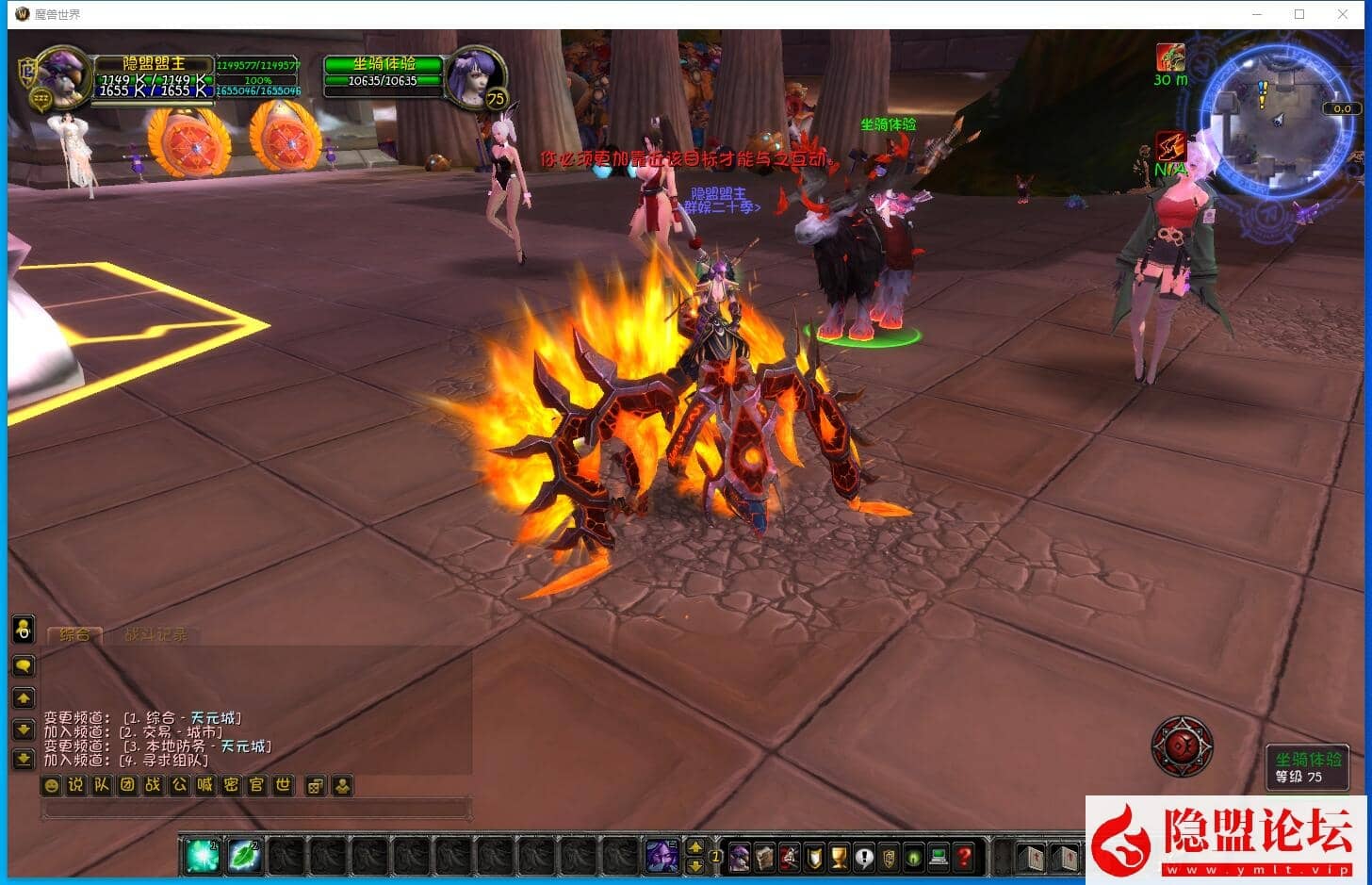Choose the 说 say channel button
The height and width of the screenshot is (885, 1372).
[x=76, y=785]
